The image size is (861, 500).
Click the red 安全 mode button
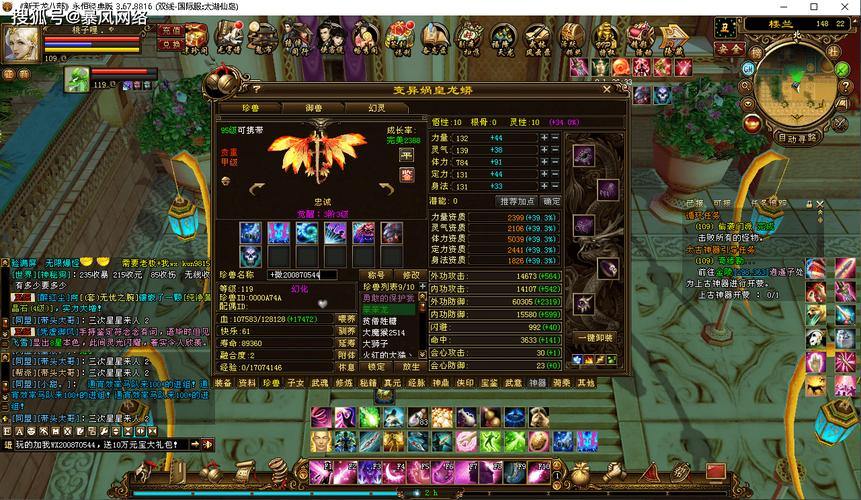click(730, 48)
